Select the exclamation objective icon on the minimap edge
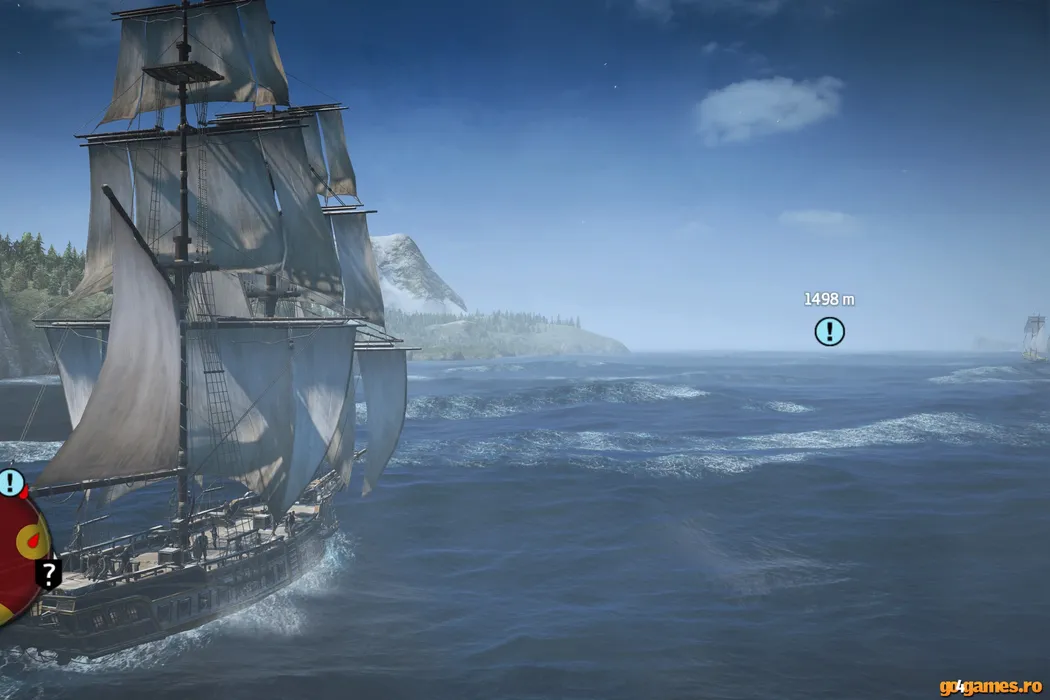 coord(10,483)
